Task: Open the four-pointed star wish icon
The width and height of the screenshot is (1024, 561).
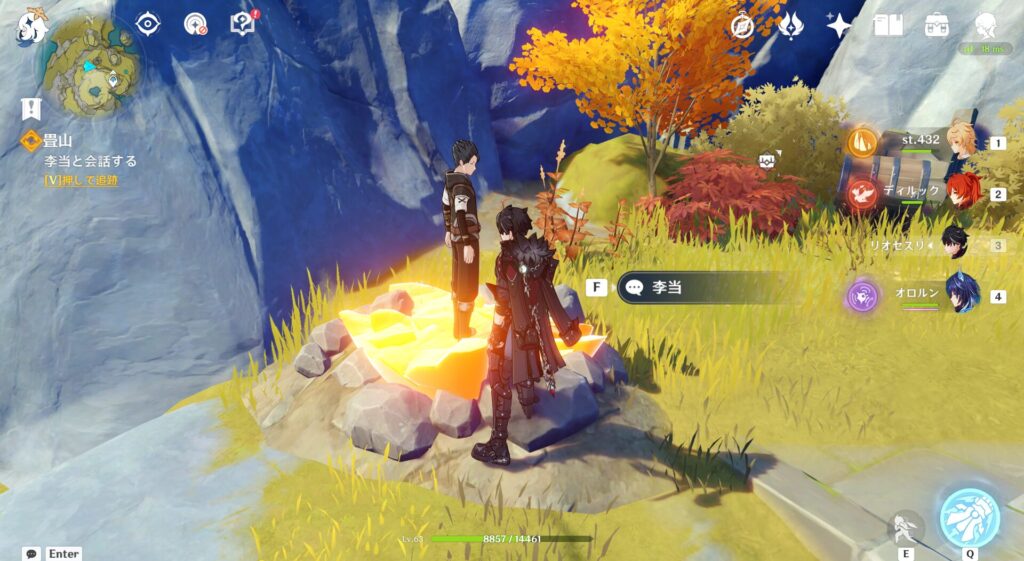Action: [x=838, y=25]
